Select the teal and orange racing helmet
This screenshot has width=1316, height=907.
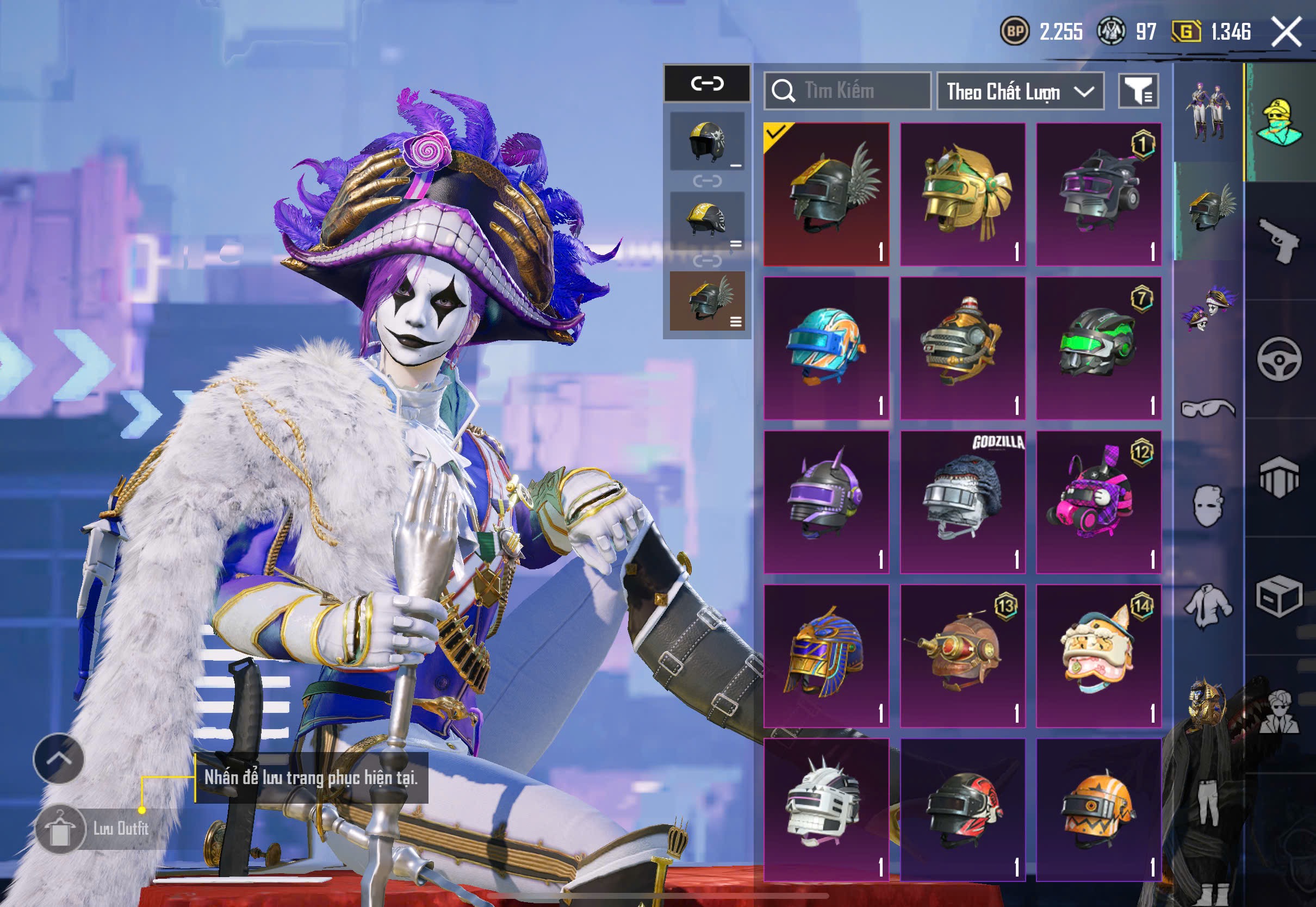pos(826,348)
